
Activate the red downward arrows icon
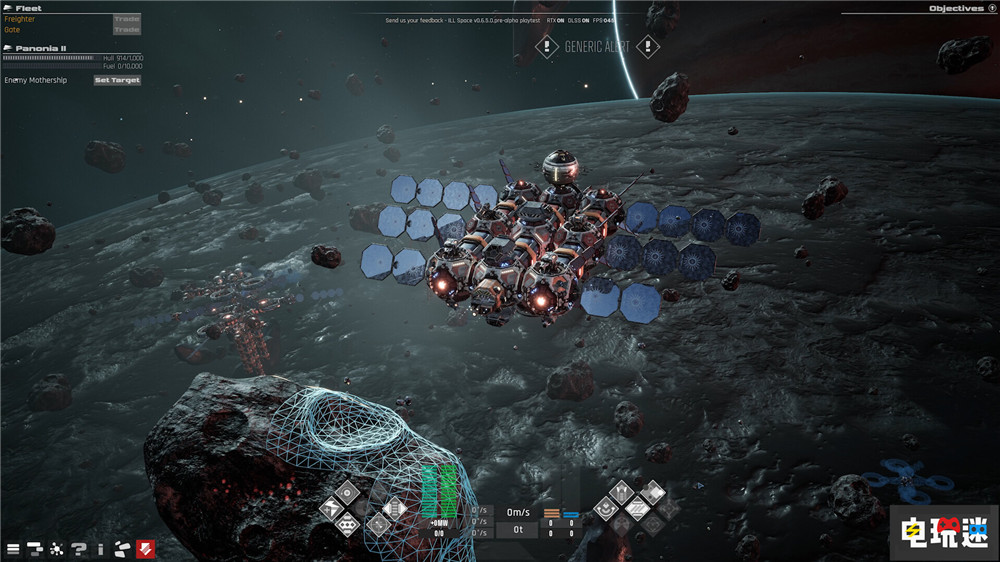pyautogui.click(x=145, y=548)
